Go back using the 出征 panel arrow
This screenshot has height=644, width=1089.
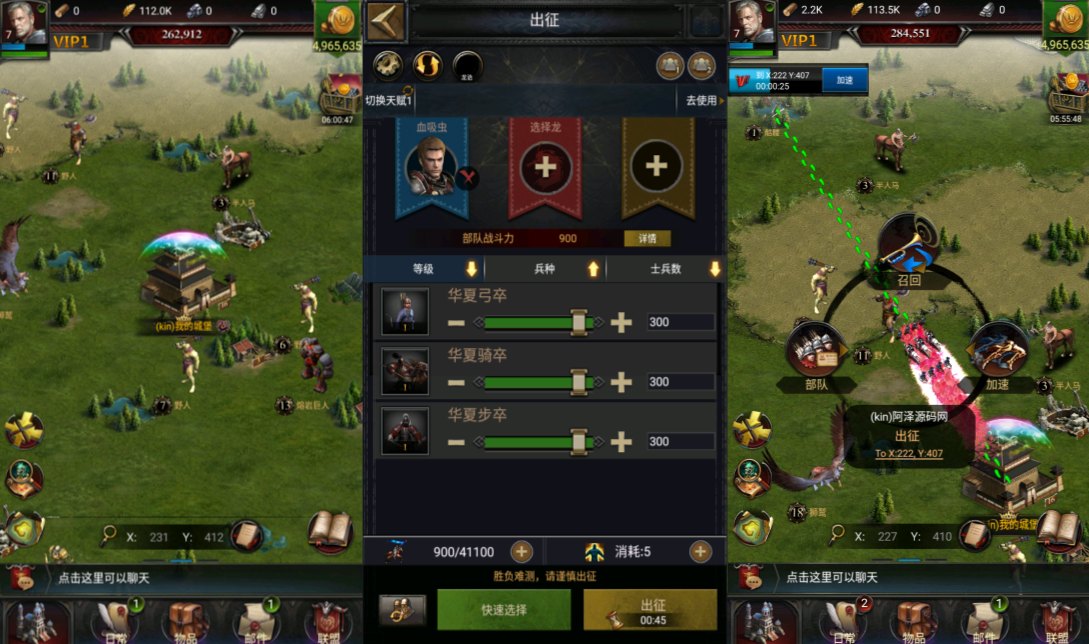coord(385,21)
